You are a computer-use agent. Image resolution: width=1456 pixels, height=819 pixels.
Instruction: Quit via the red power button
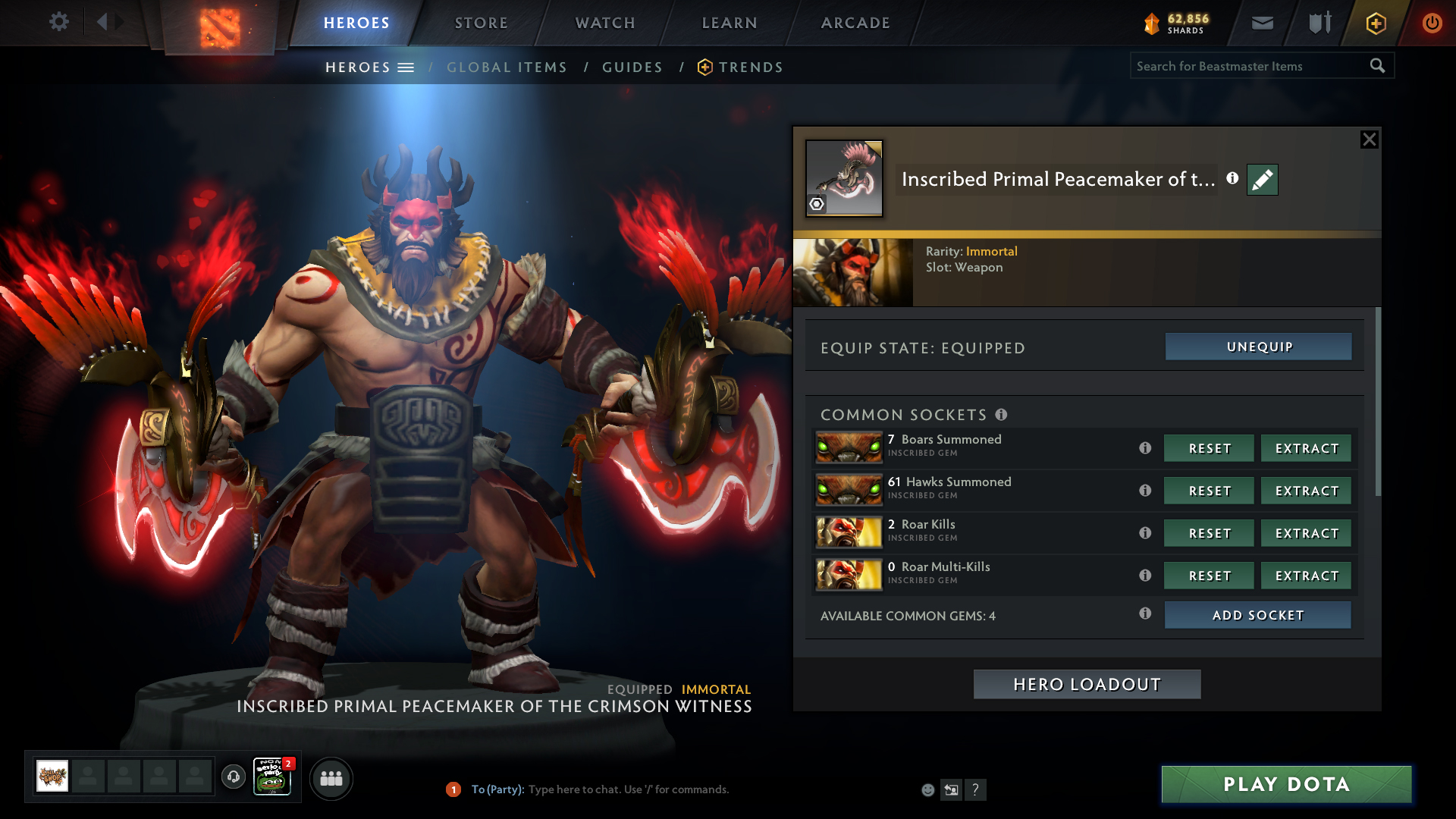tap(1432, 23)
